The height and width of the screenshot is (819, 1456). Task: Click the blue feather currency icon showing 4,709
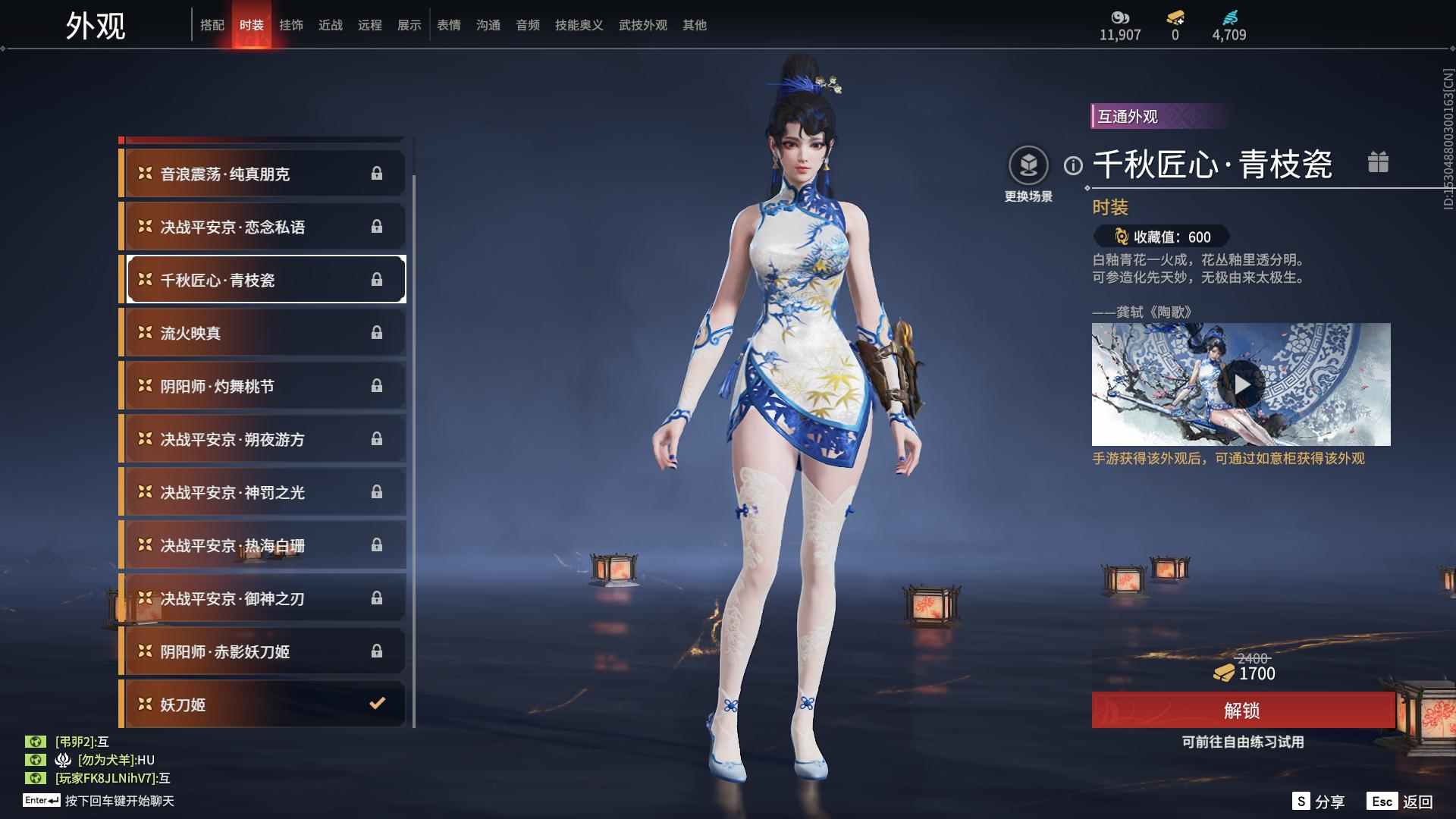click(1234, 15)
